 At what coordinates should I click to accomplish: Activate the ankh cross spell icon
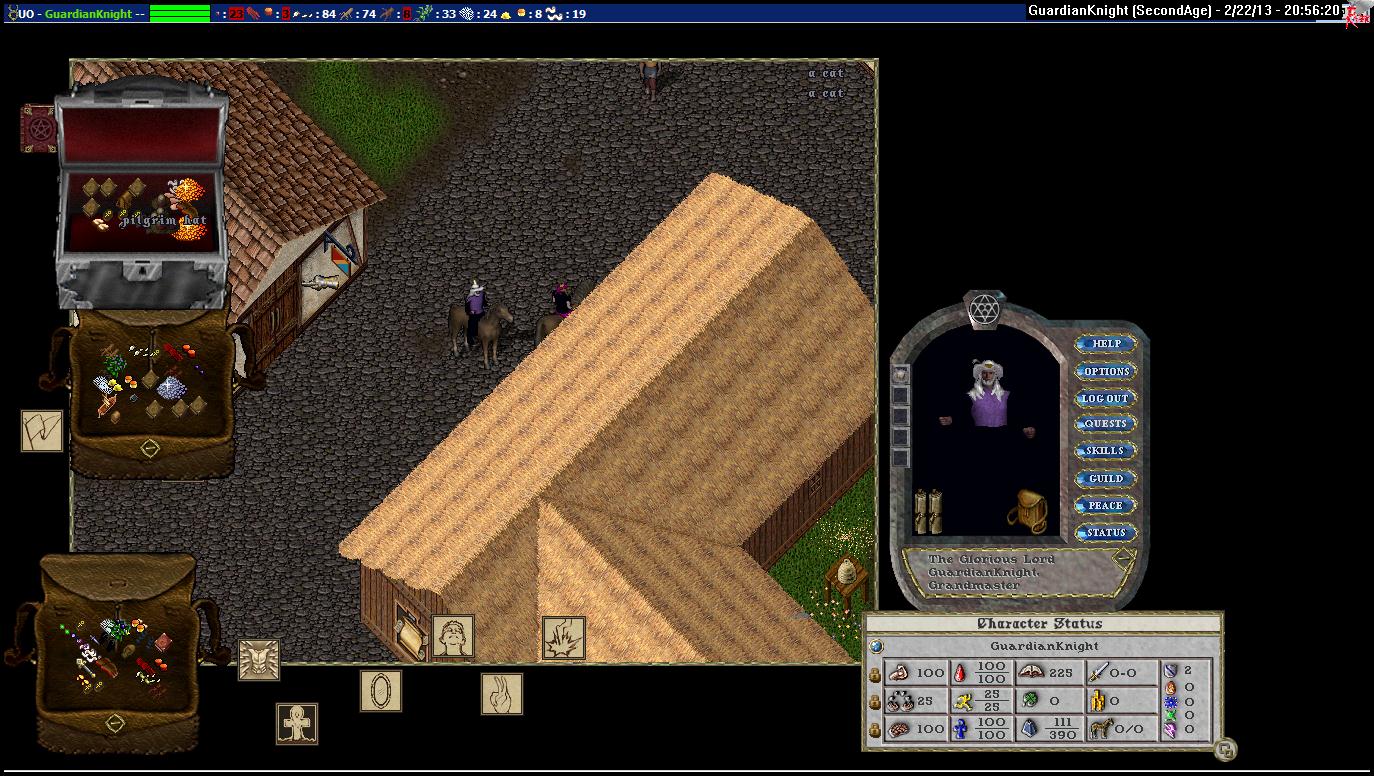(297, 723)
